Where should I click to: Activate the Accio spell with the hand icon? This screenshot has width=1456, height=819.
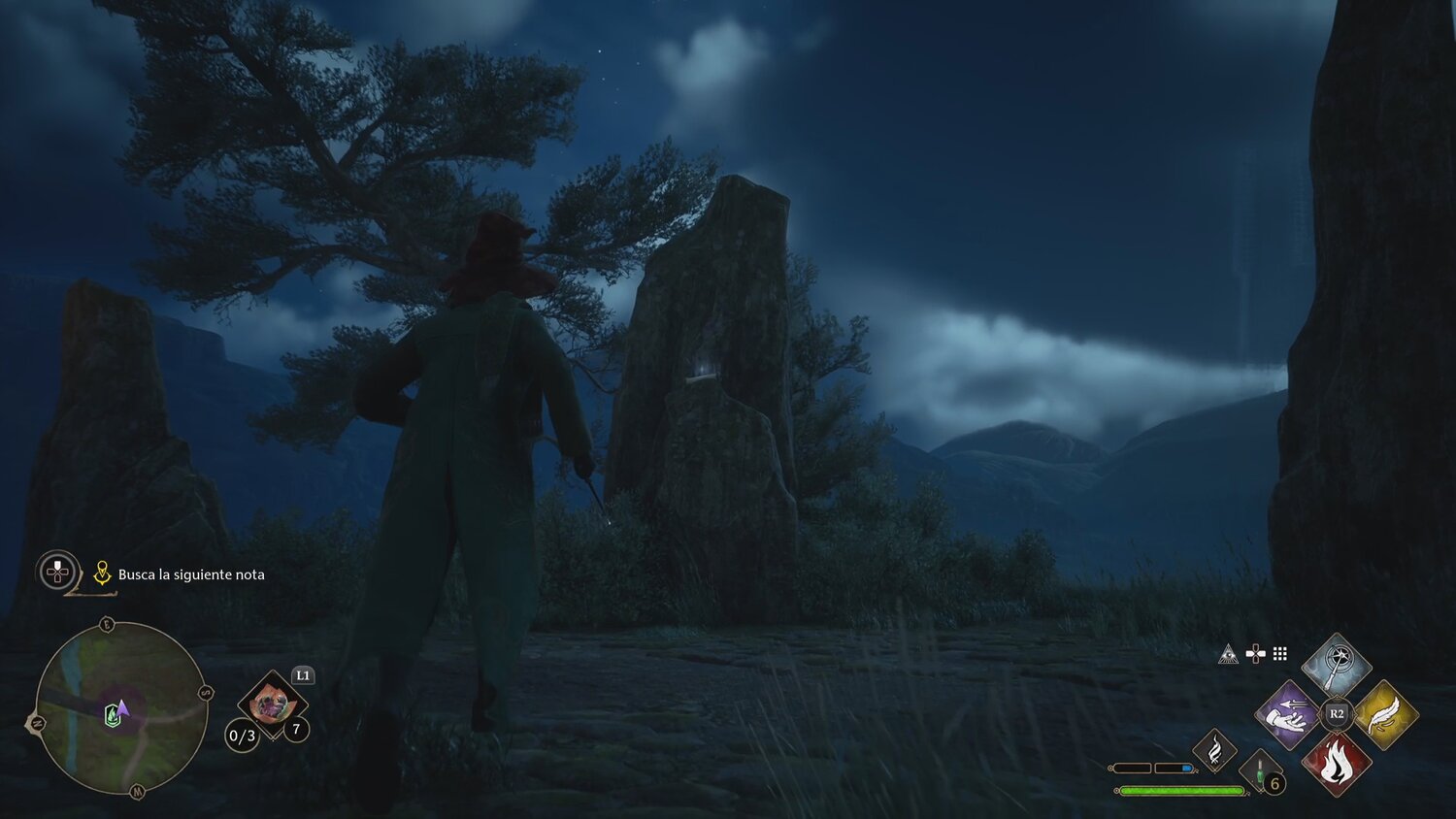[1288, 715]
